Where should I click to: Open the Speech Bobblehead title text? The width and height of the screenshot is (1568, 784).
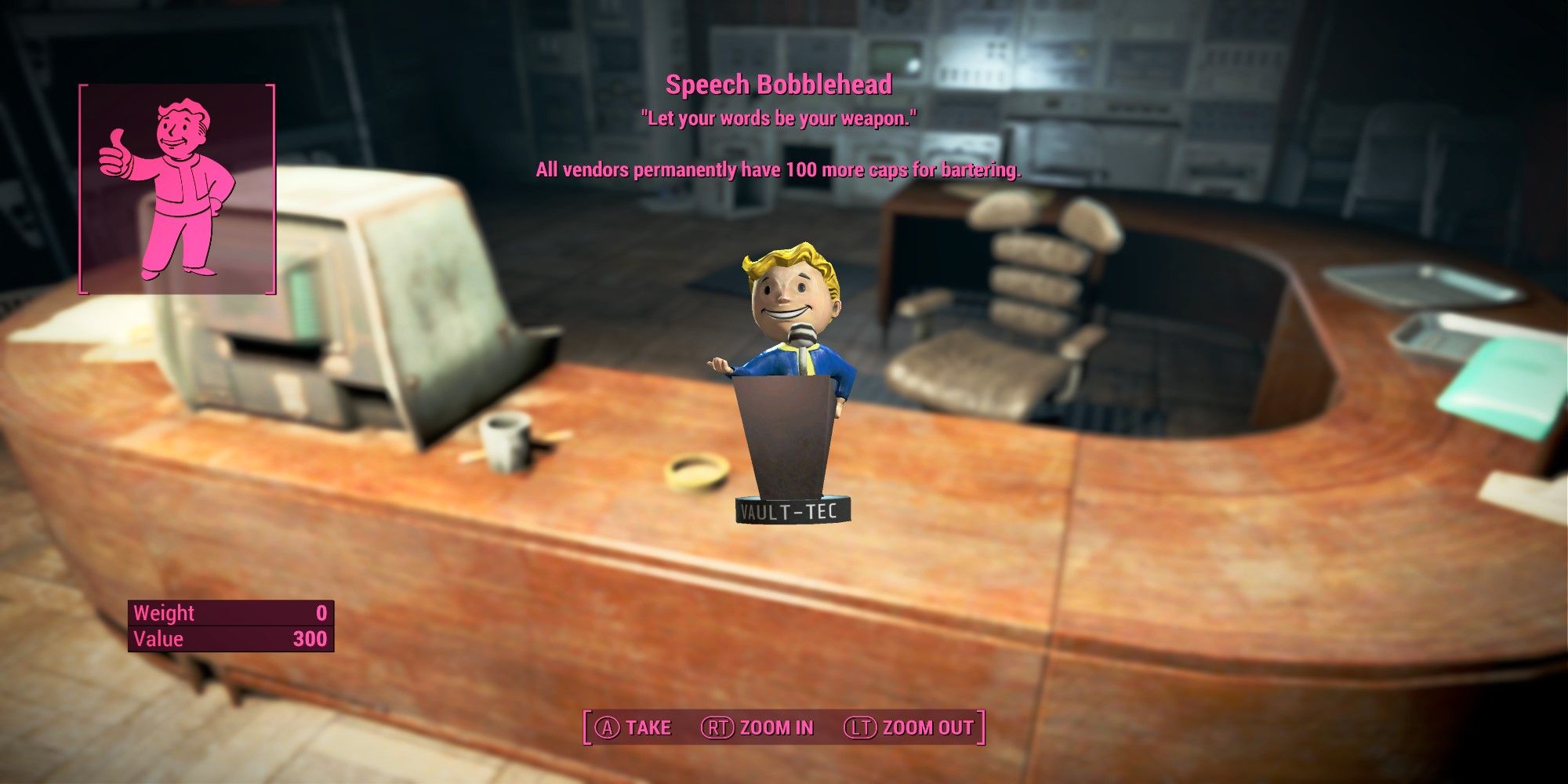pyautogui.click(x=780, y=82)
